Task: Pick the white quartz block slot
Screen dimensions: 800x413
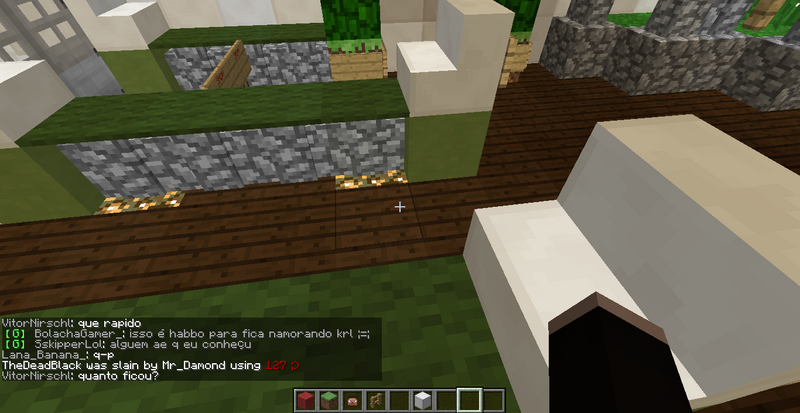Action: pos(422,401)
